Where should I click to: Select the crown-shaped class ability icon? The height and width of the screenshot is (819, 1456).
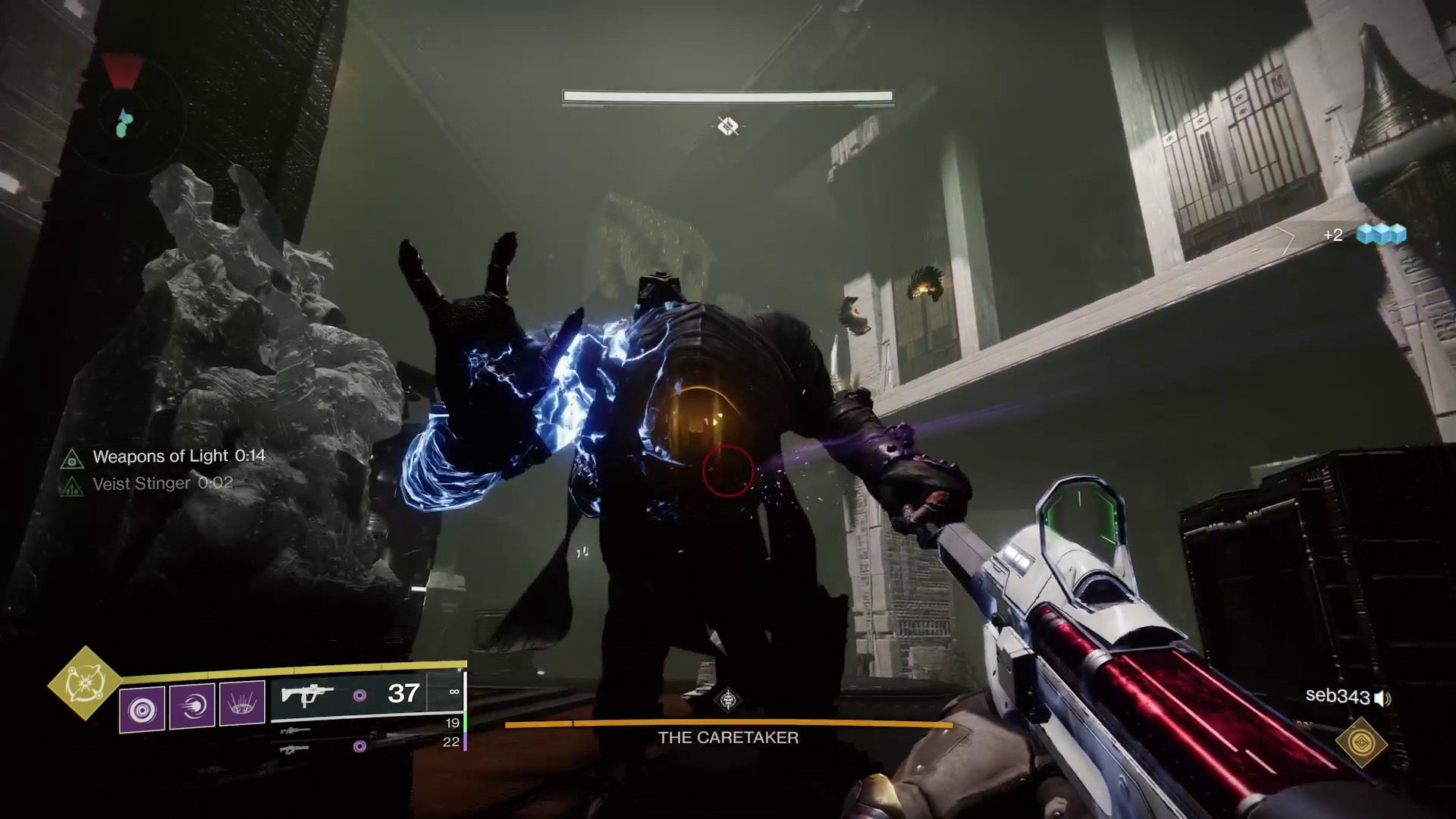click(x=241, y=704)
